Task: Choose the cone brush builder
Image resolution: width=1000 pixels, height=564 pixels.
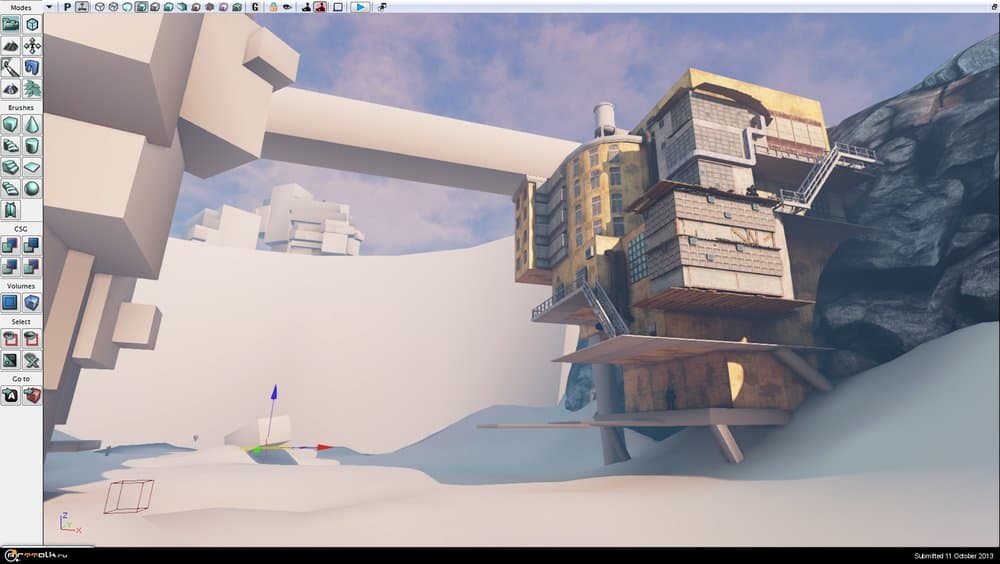Action: click(32, 124)
